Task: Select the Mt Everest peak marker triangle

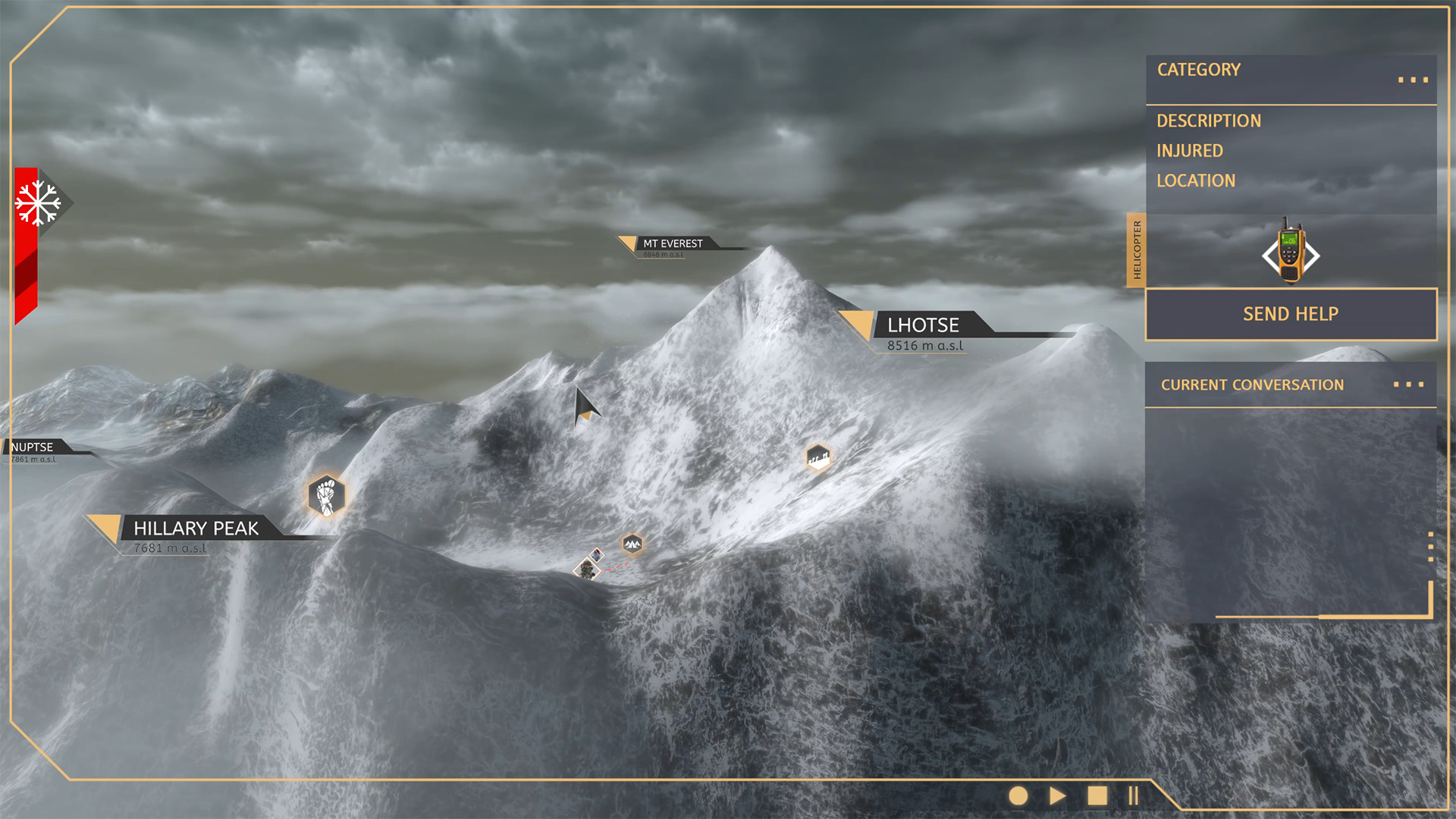Action: [x=628, y=243]
